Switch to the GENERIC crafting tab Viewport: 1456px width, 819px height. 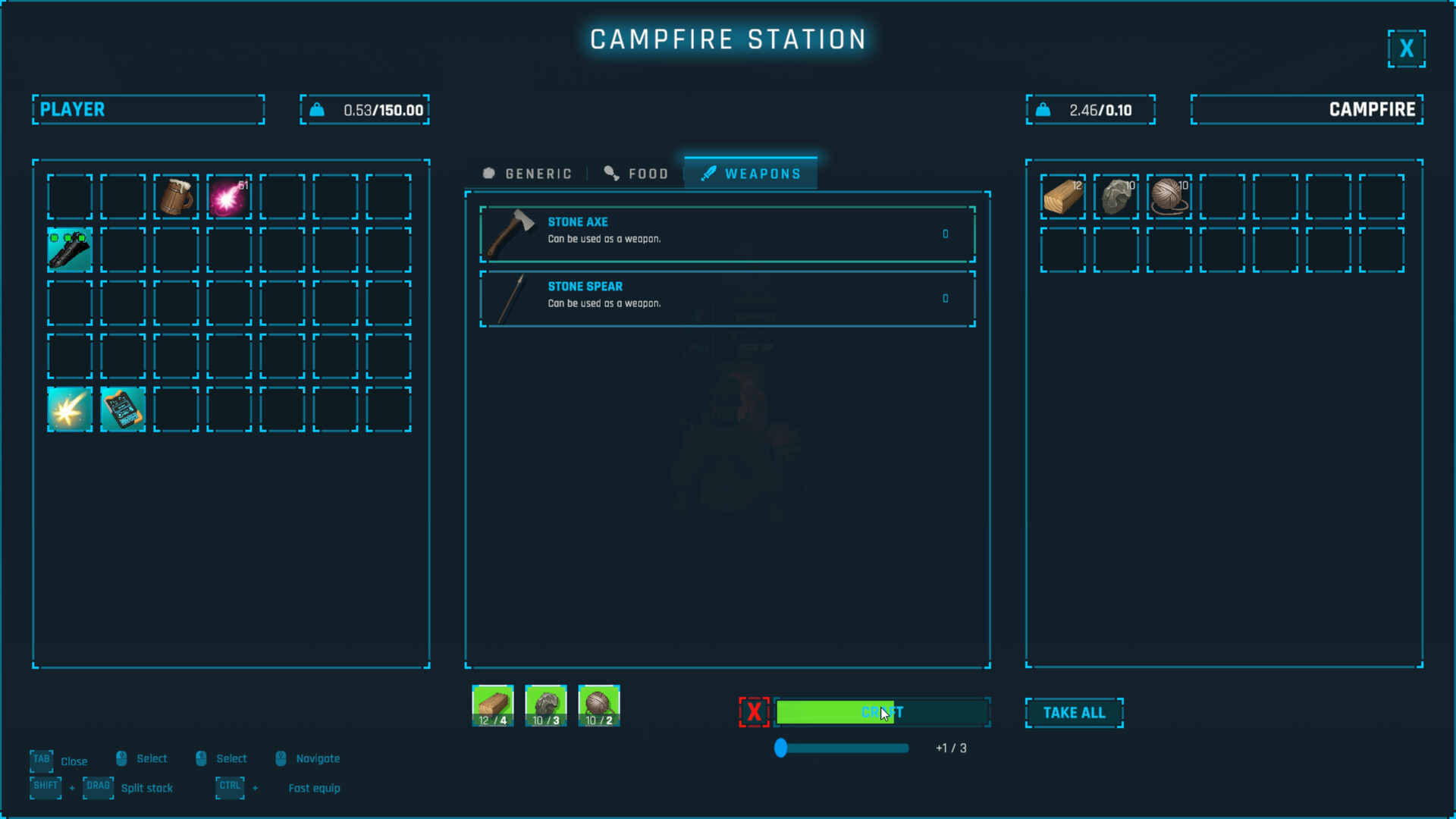[x=526, y=173]
